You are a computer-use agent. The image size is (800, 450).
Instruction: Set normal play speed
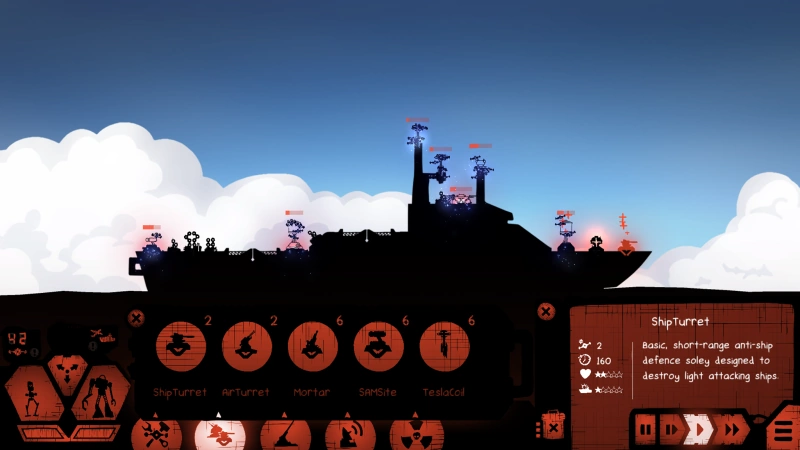700,430
